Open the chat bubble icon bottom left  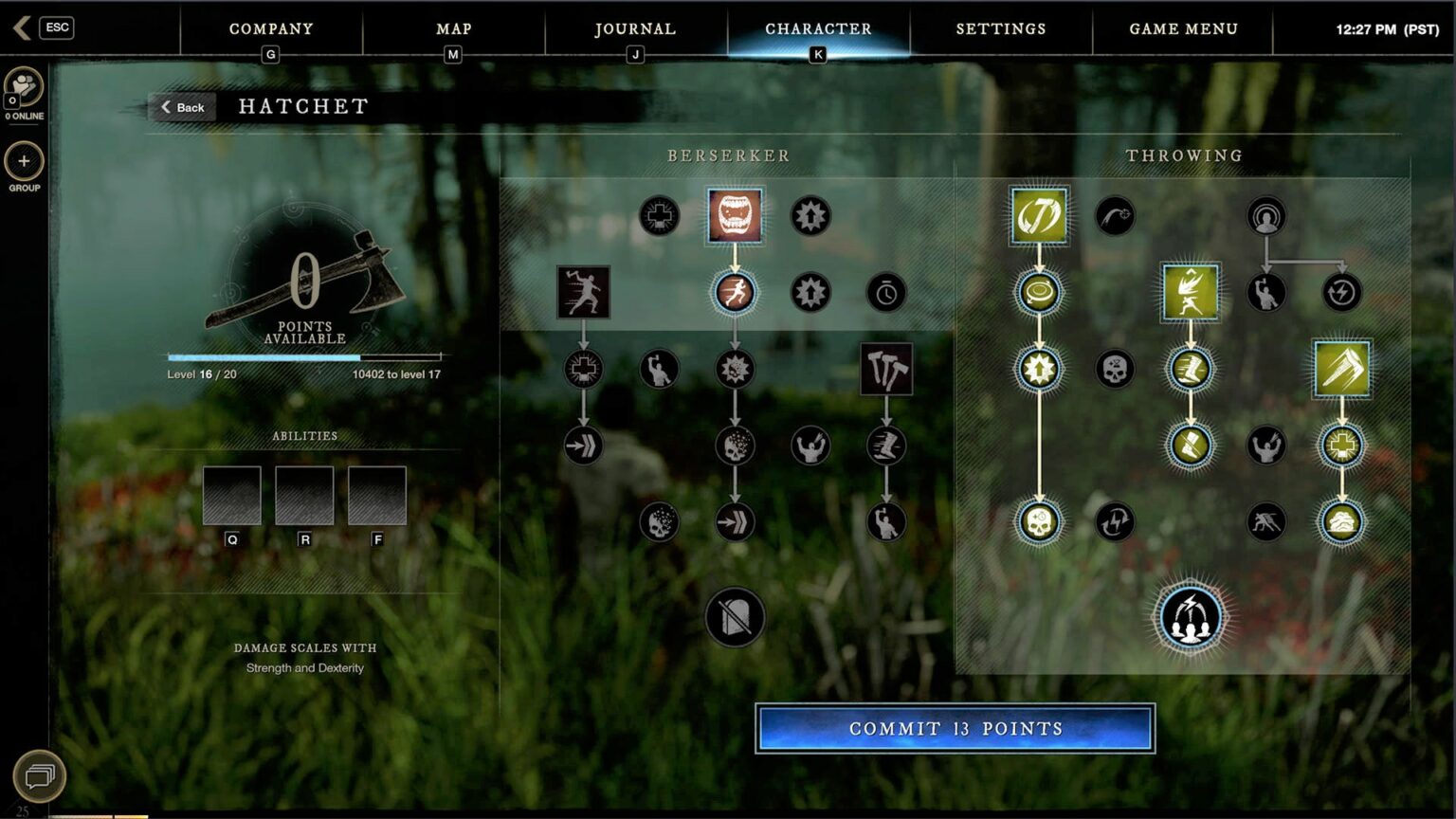click(x=38, y=775)
